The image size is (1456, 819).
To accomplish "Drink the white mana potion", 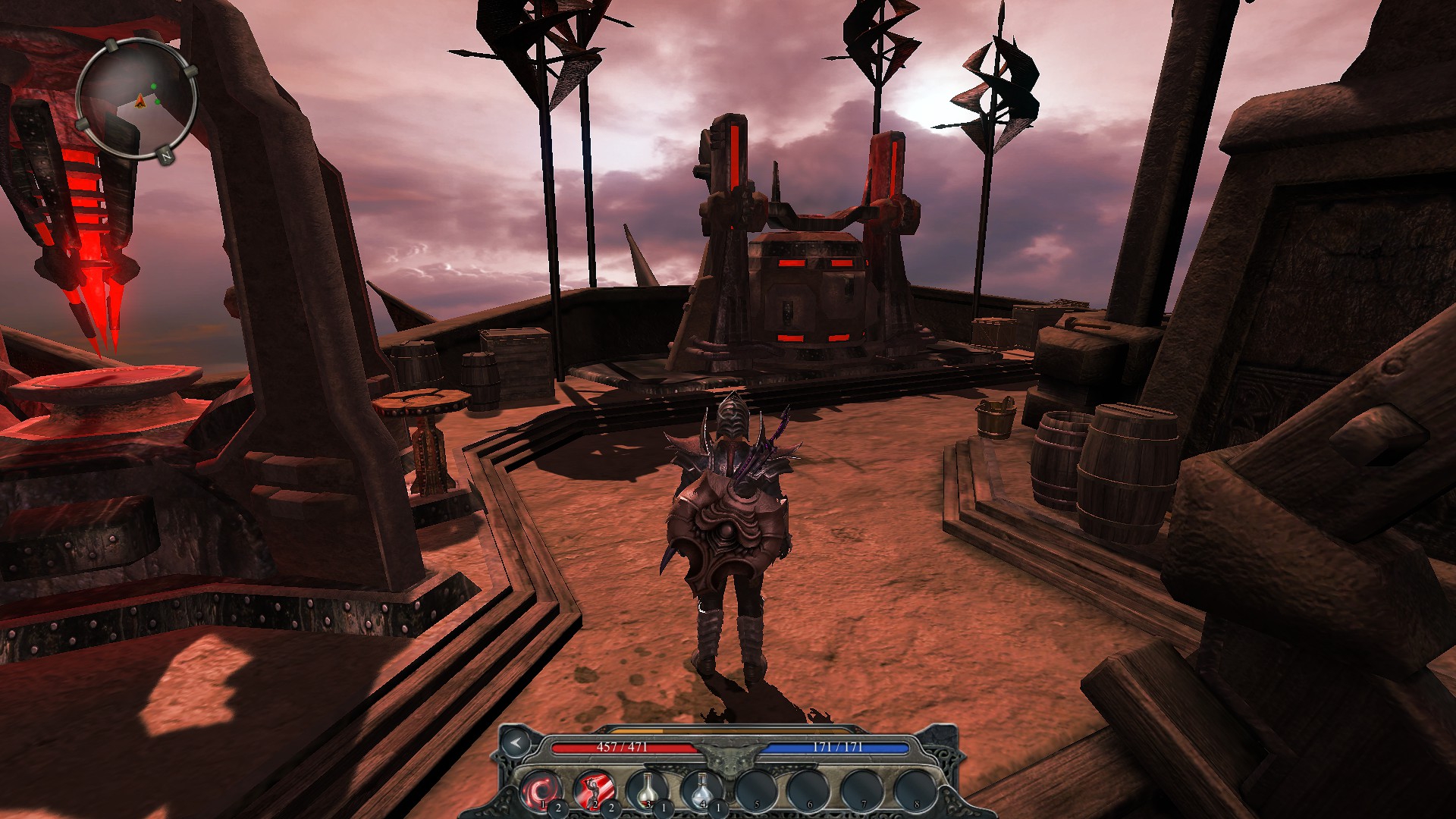I will 701,789.
